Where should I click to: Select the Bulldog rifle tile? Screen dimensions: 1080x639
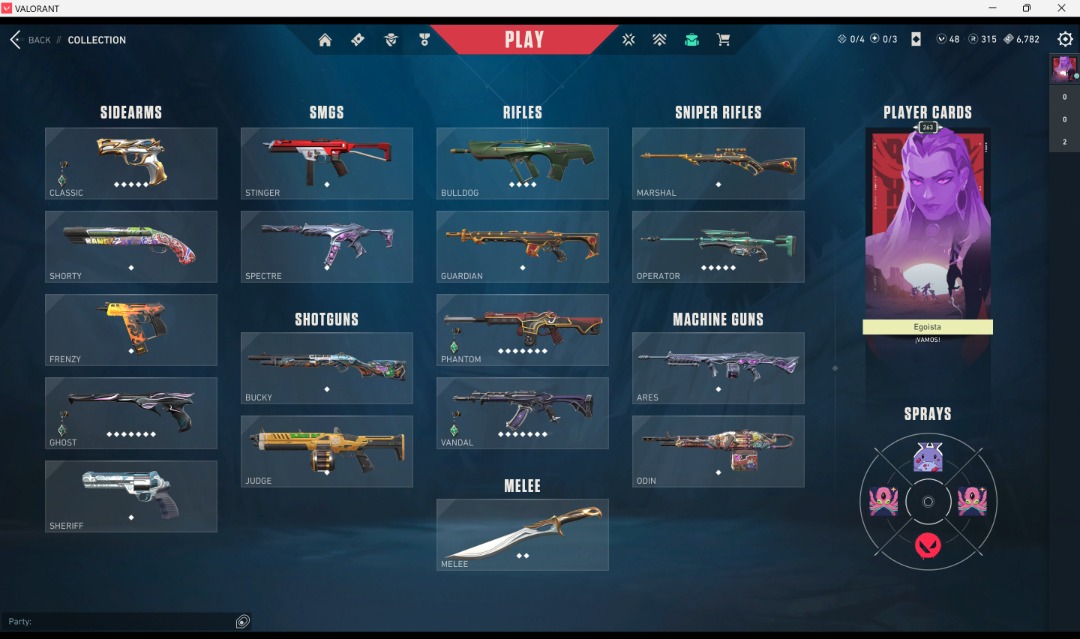click(522, 163)
